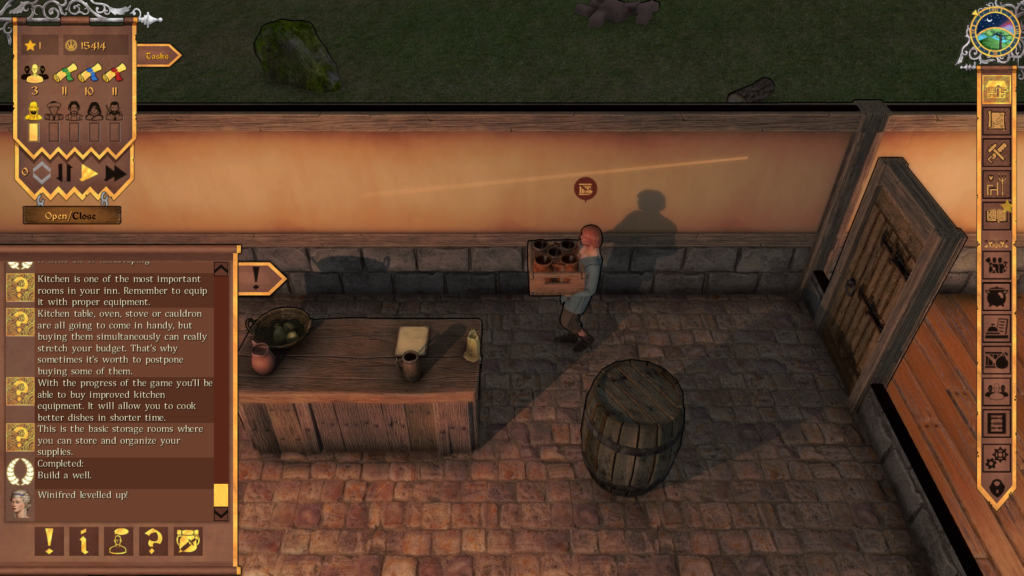Open the Tasks banner tab
This screenshot has height=576, width=1024.
[x=157, y=56]
